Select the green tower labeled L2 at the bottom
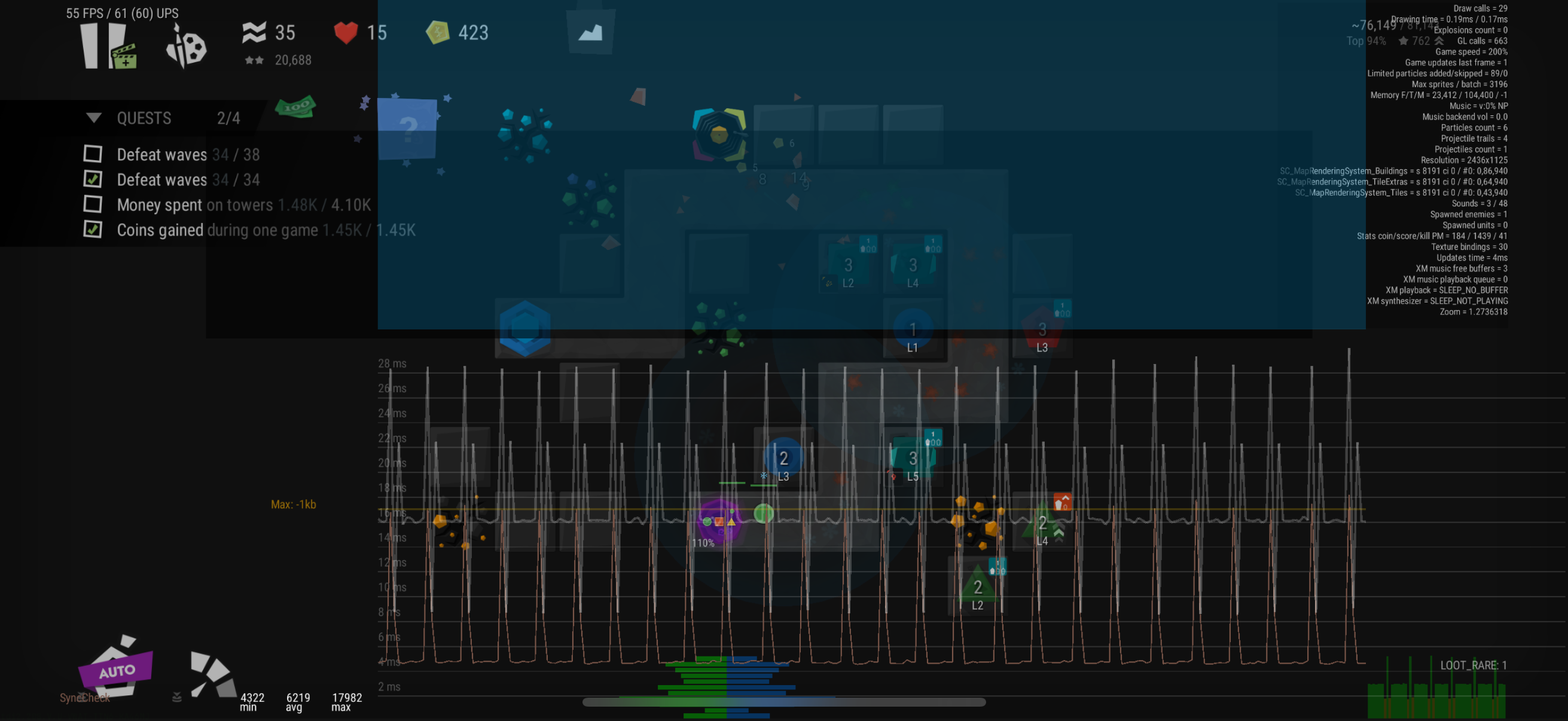This screenshot has height=721, width=1568. (977, 589)
